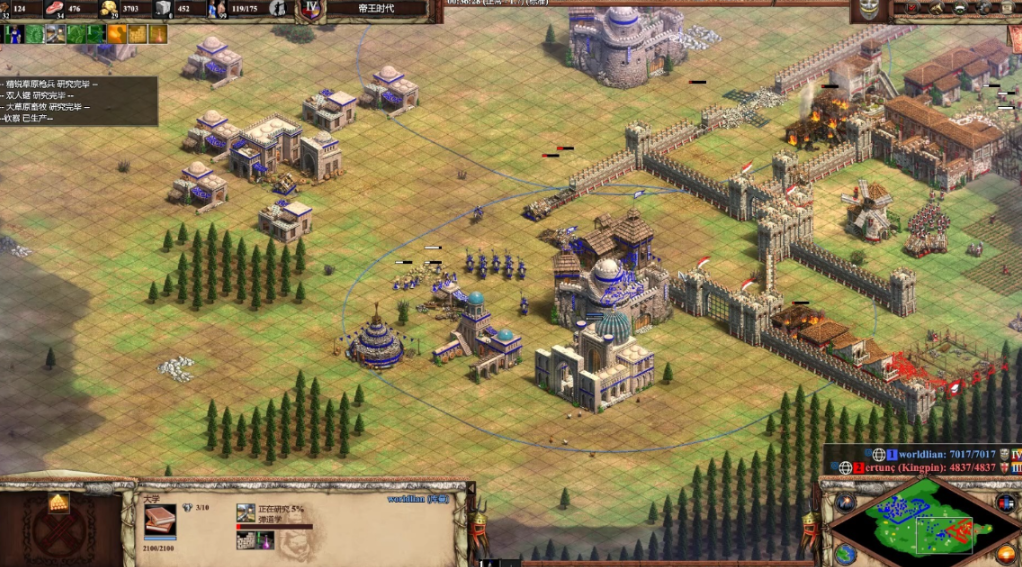Screen dimensions: 1022x567
Task: Click the Imperial Age IV shield emblem
Action: coord(311,10)
